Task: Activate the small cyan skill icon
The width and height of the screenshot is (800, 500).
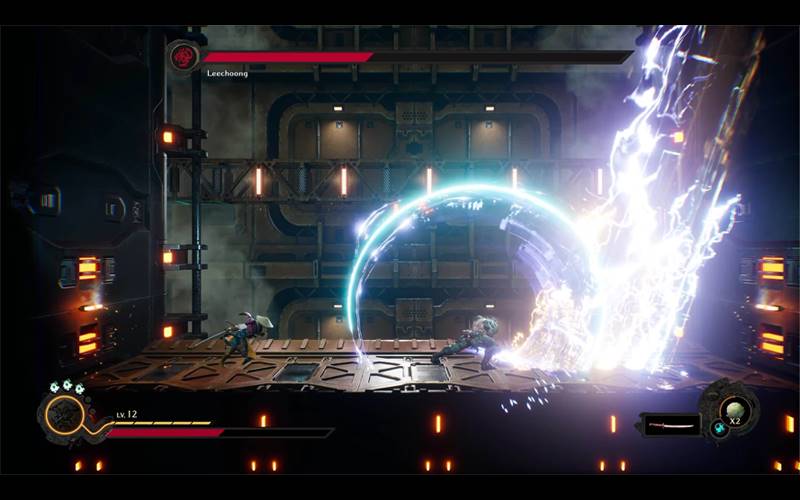Action: (x=719, y=428)
